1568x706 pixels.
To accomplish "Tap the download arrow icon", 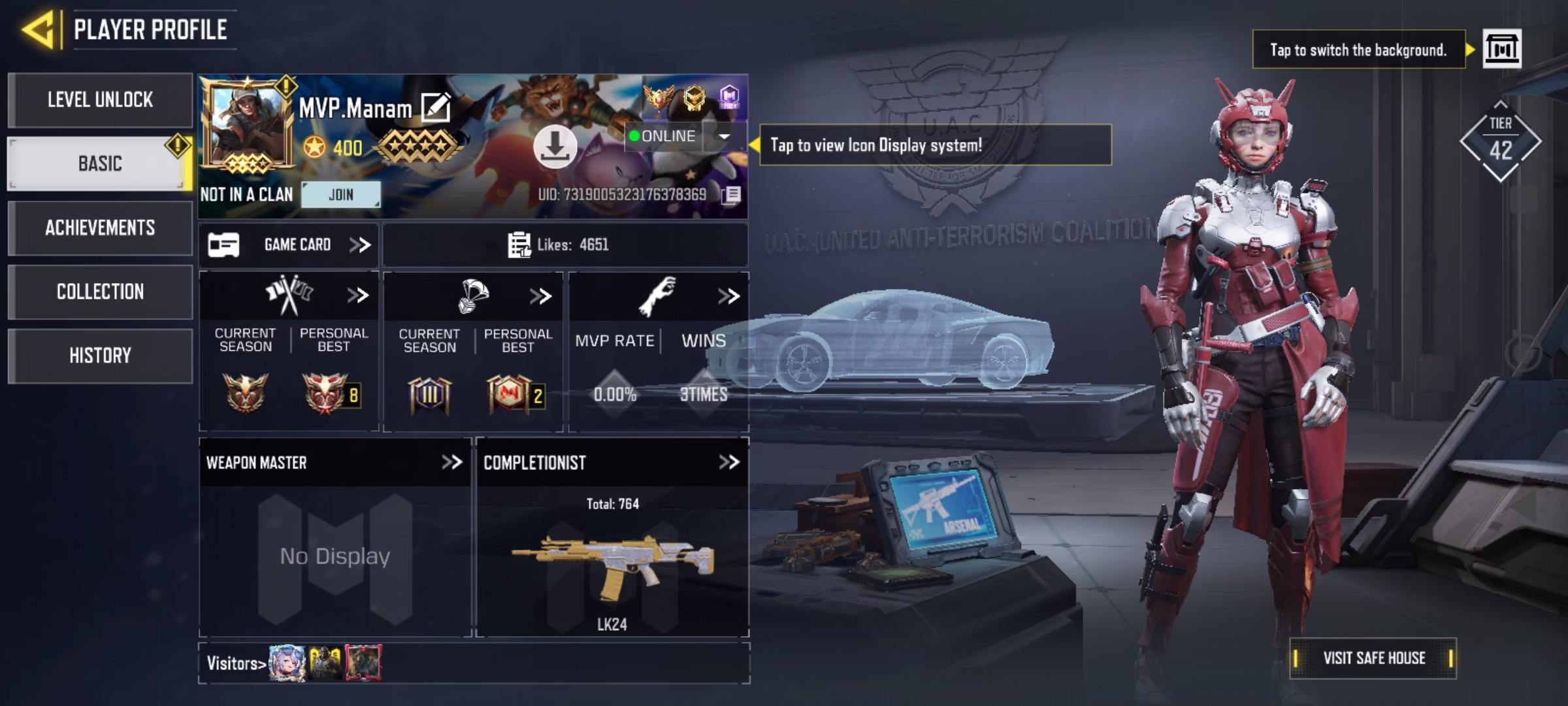I will pos(555,146).
